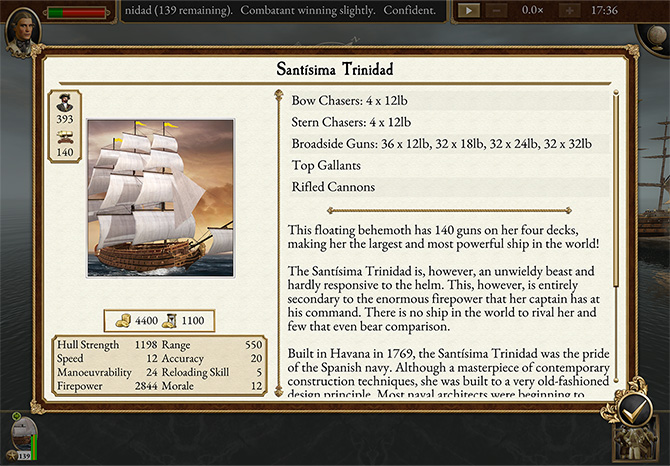Increase game speed with the plus button
This screenshot has height=466, width=670.
[x=568, y=10]
